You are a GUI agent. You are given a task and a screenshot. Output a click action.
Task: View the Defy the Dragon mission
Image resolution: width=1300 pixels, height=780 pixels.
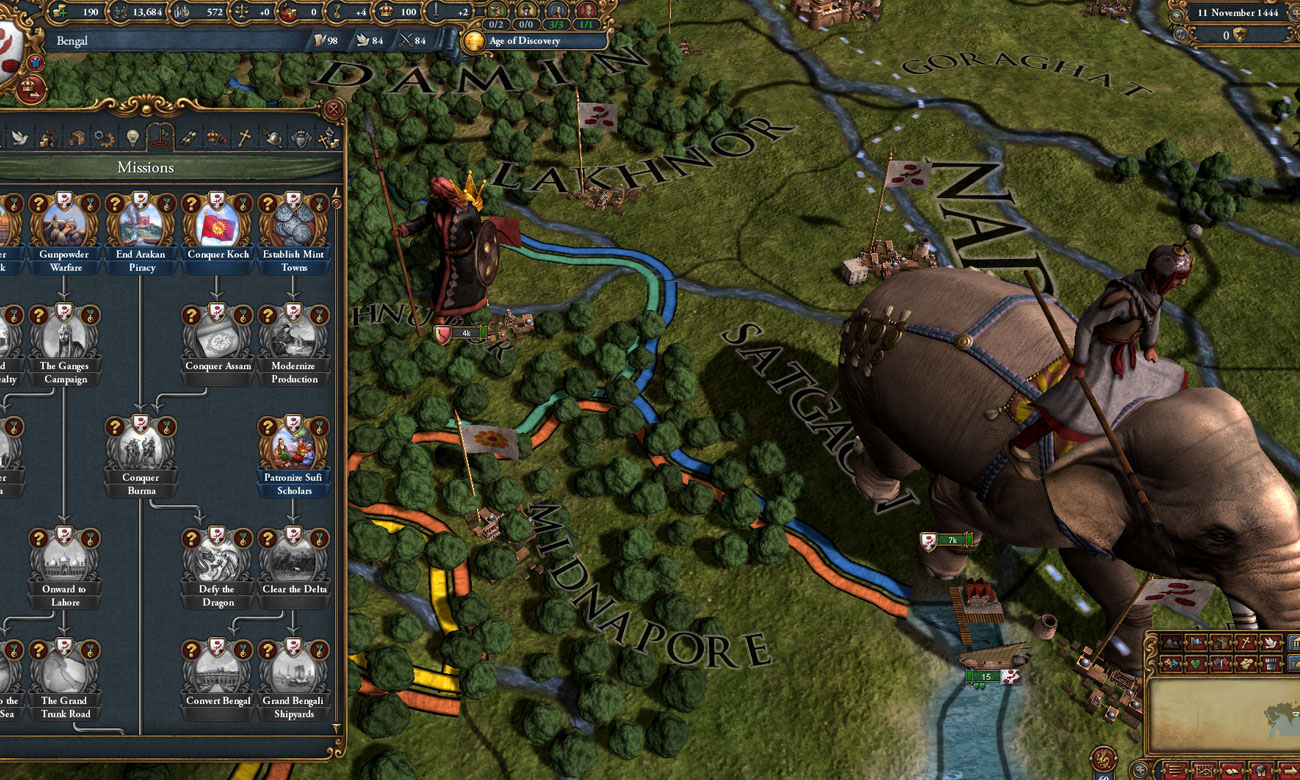(x=217, y=558)
